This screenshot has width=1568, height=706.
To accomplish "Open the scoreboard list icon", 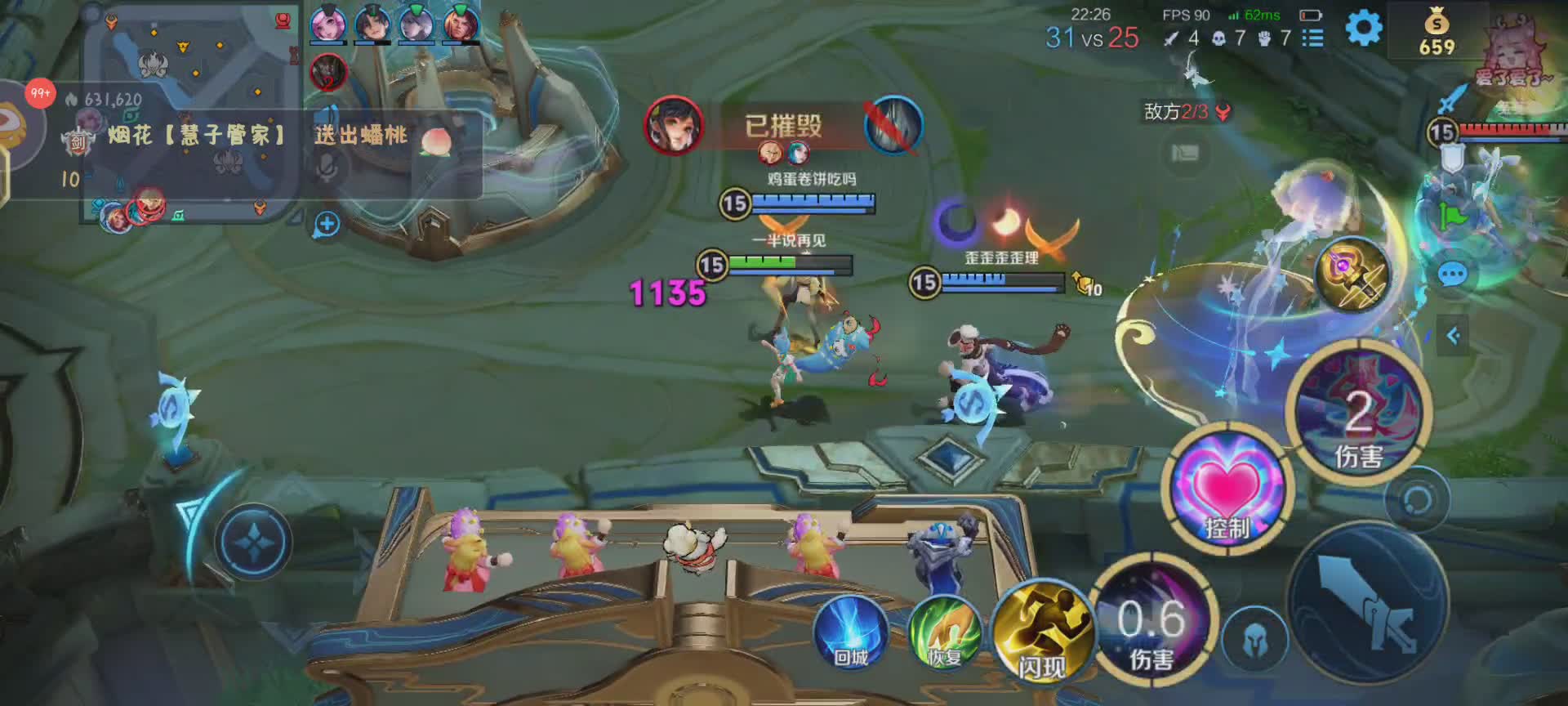I will [x=1312, y=38].
